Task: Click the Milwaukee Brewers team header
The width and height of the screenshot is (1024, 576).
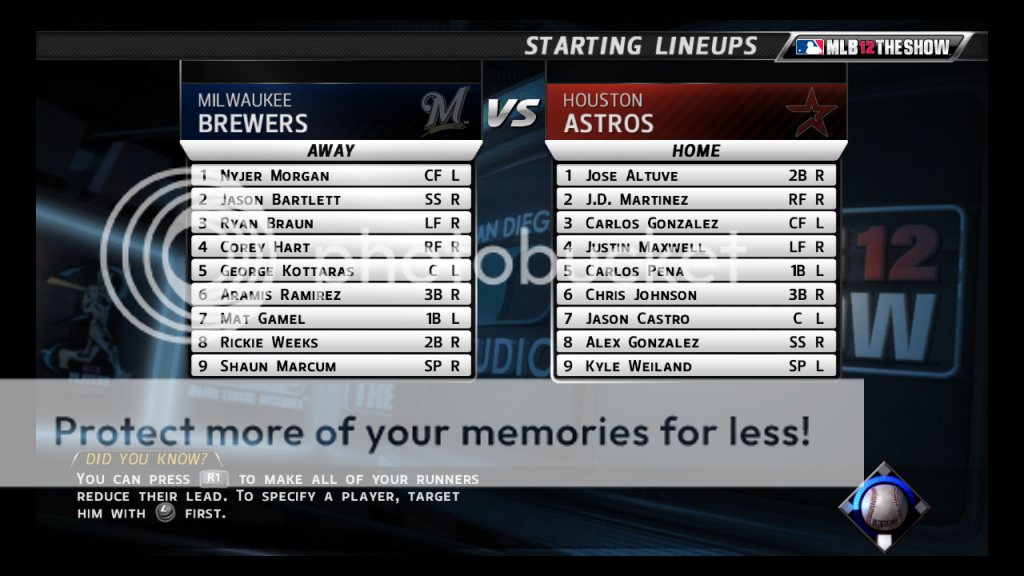Action: [330, 112]
